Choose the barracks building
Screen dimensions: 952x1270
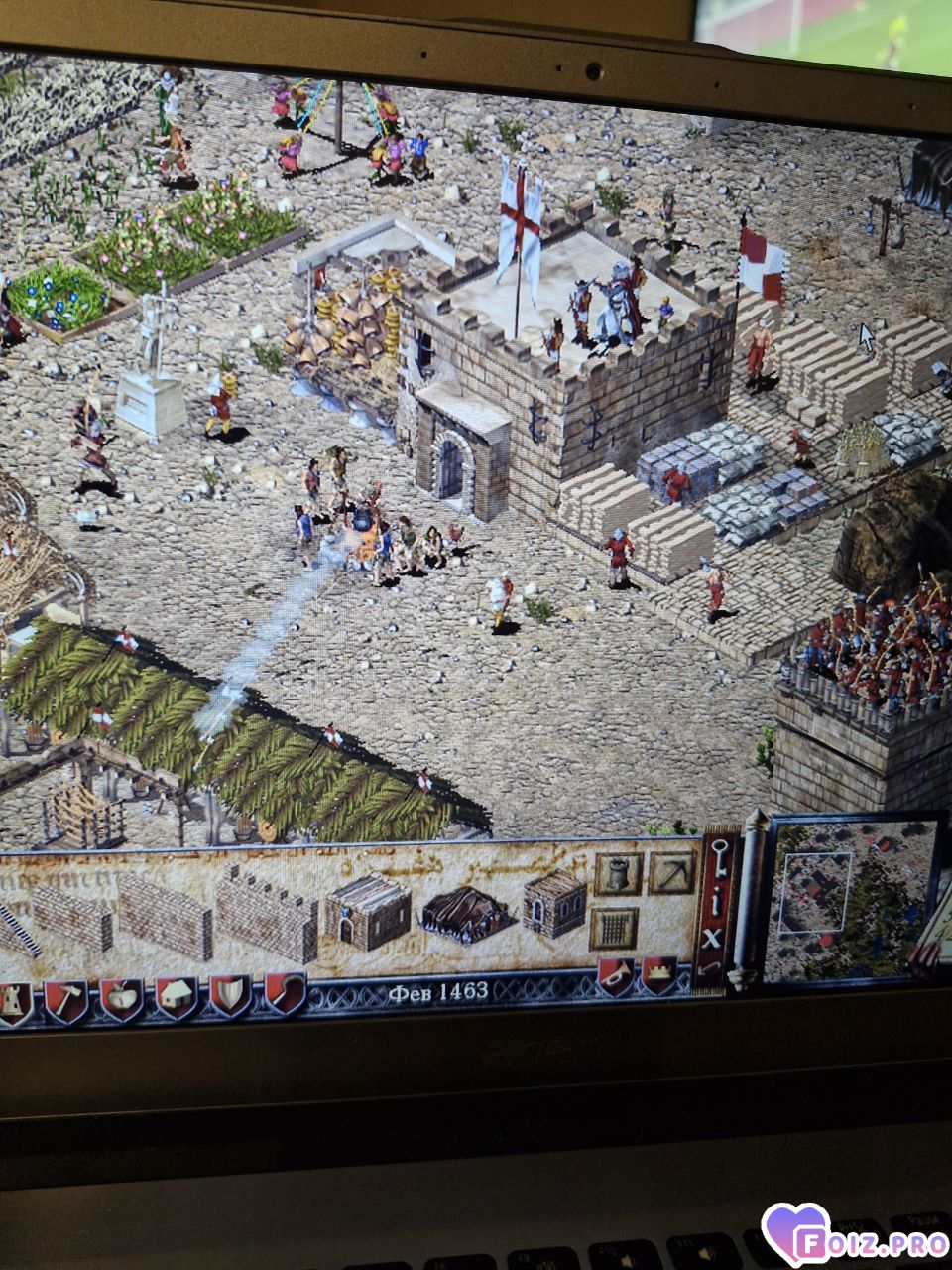tap(367, 911)
